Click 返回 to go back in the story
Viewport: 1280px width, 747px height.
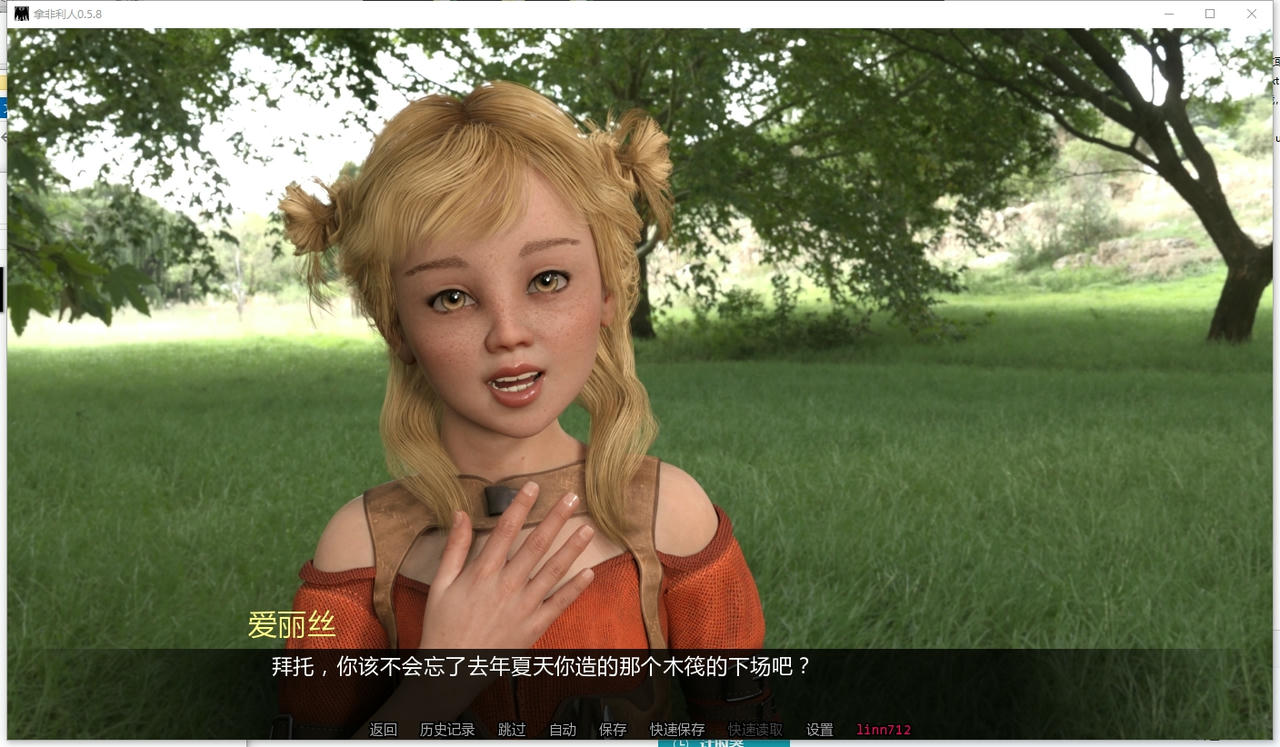385,729
